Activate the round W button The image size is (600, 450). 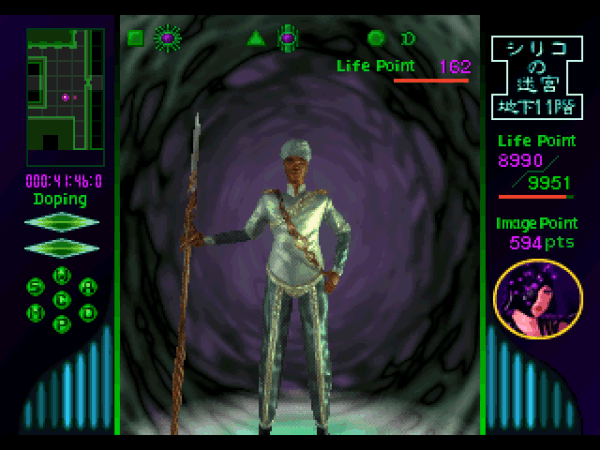tap(61, 275)
